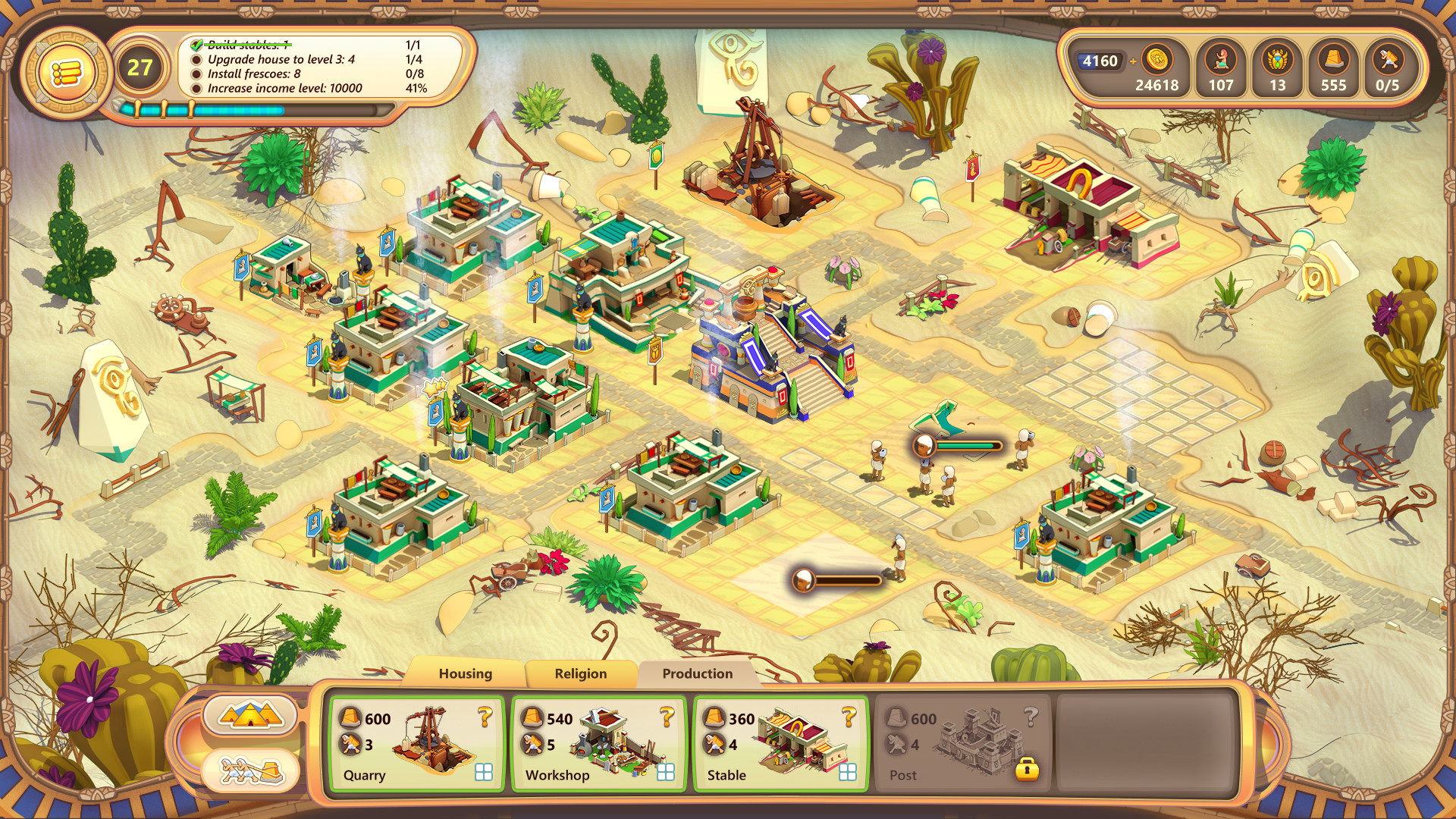1456x819 pixels.
Task: Click the stone resource icon showing 555
Action: tap(1332, 59)
